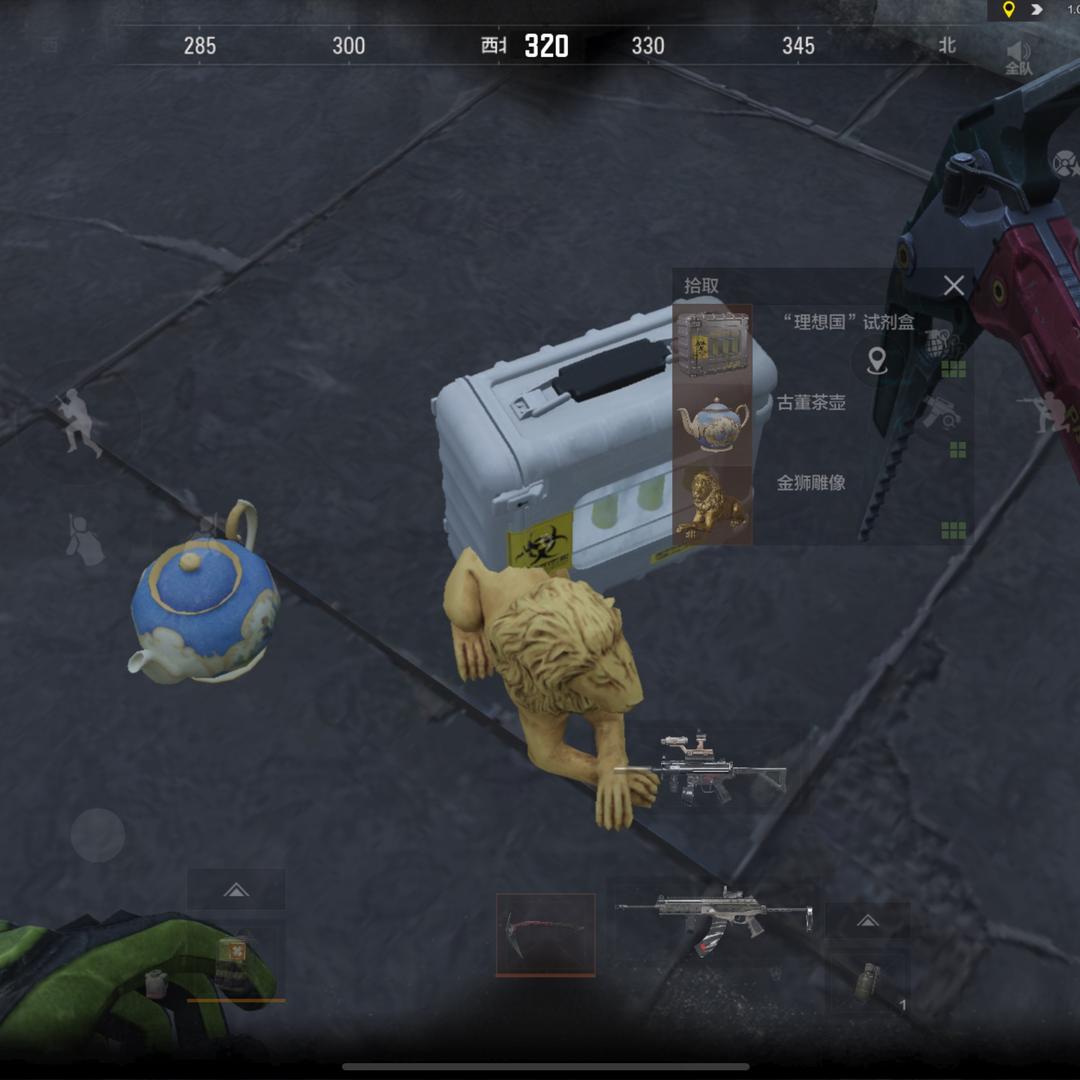The height and width of the screenshot is (1080, 1080).
Task: Tap the map pin marker icon
Action: tap(877, 360)
